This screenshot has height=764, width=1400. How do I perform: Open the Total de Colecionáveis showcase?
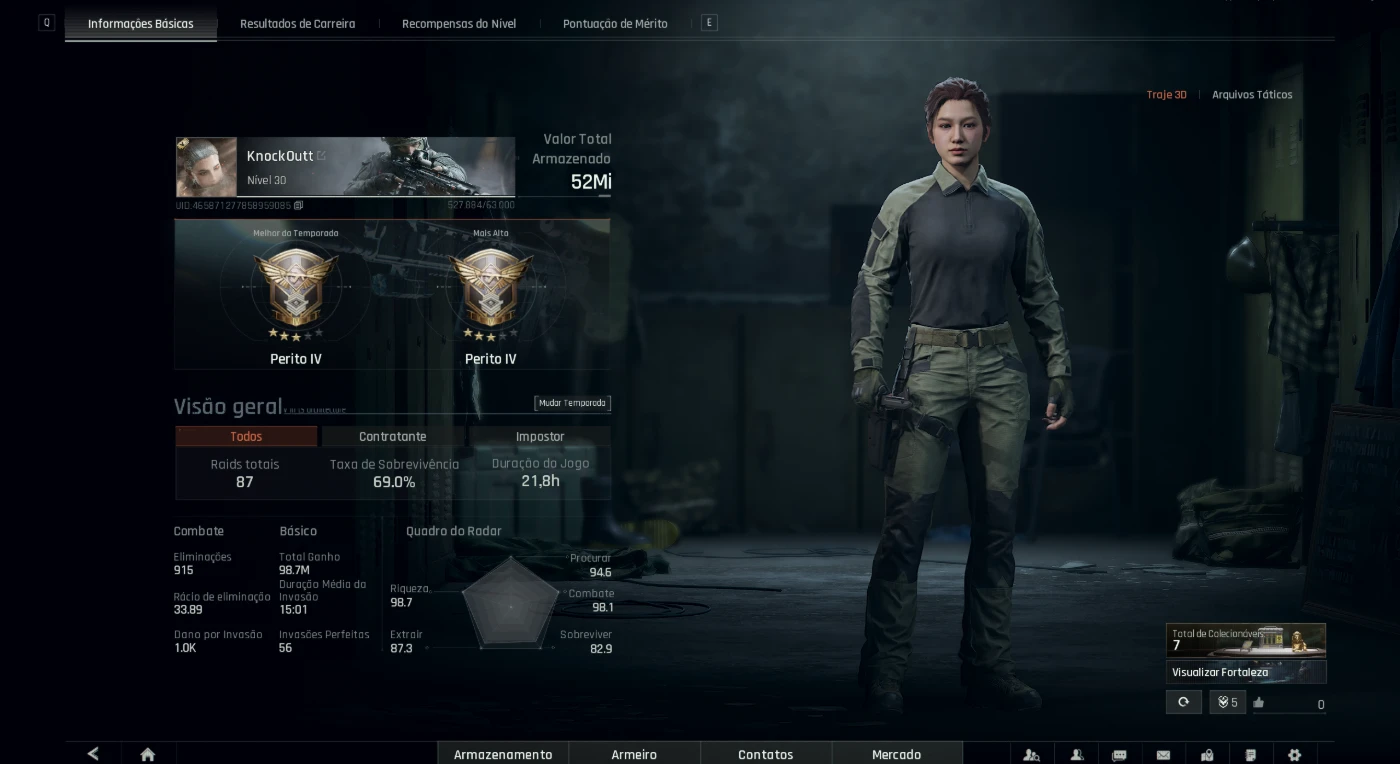(1246, 639)
